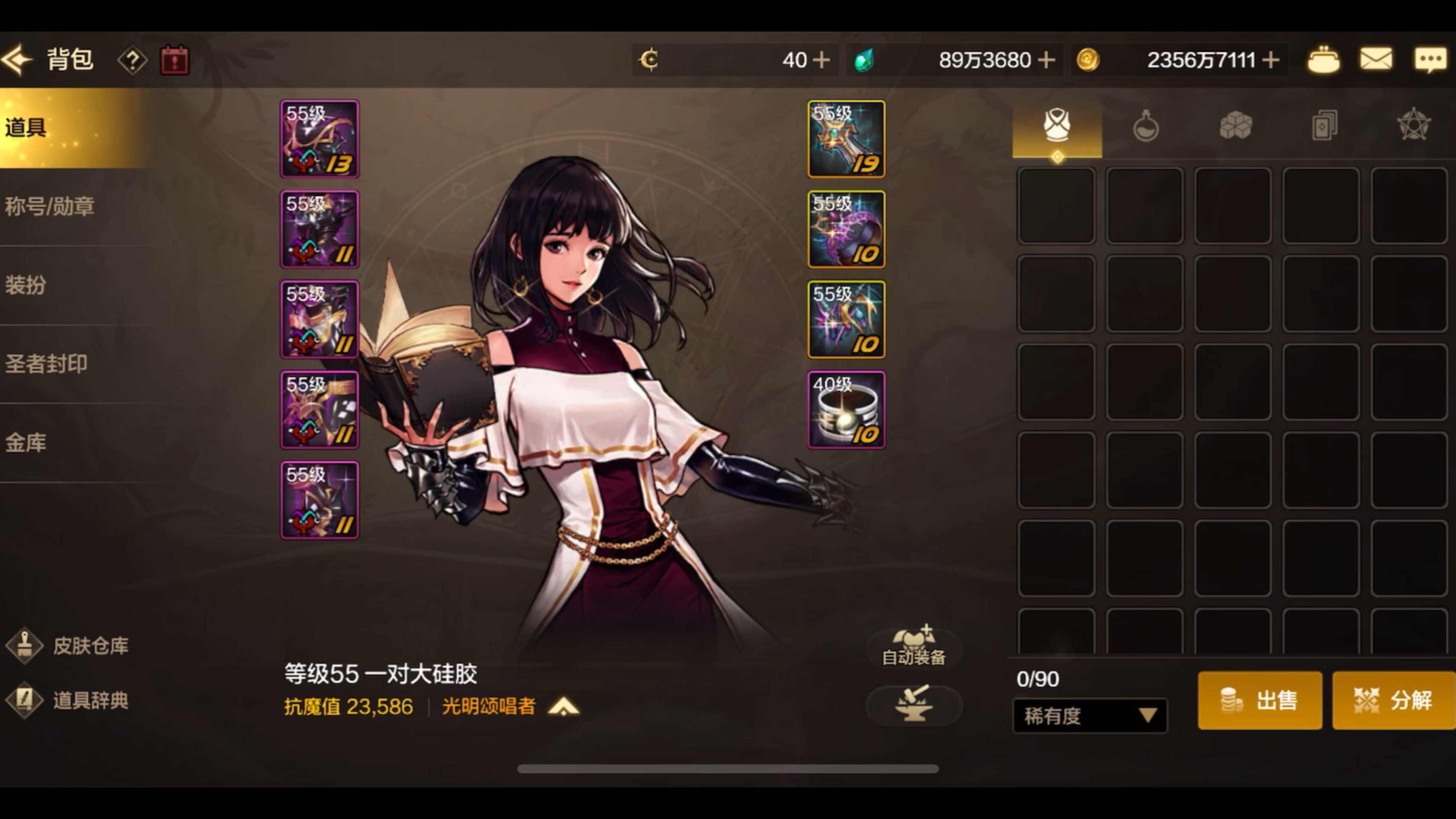Image resolution: width=1456 pixels, height=819 pixels.
Task: Select the level 55 +19 weapon thumbnail
Action: click(x=846, y=138)
